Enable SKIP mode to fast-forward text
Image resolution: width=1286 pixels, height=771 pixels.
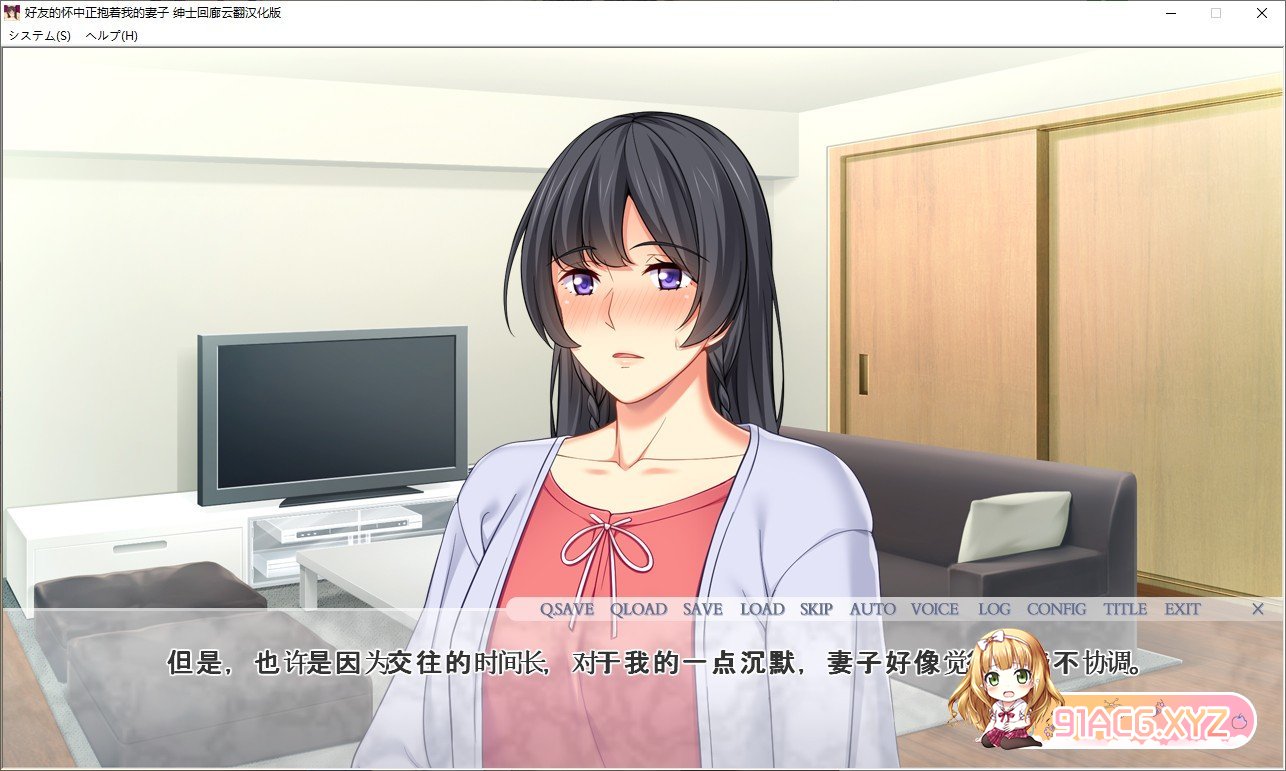click(816, 609)
